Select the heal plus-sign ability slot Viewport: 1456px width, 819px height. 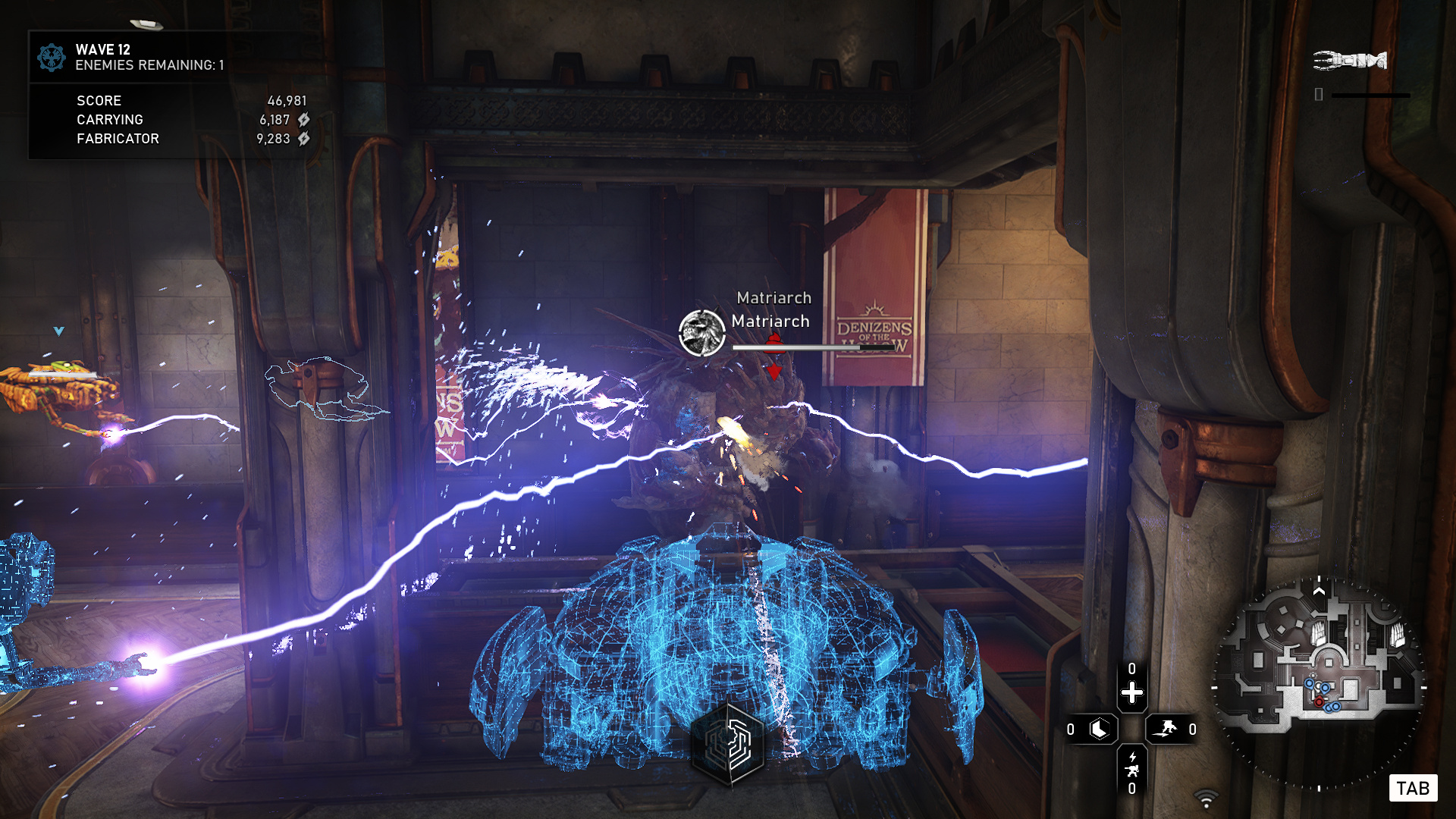1131,692
